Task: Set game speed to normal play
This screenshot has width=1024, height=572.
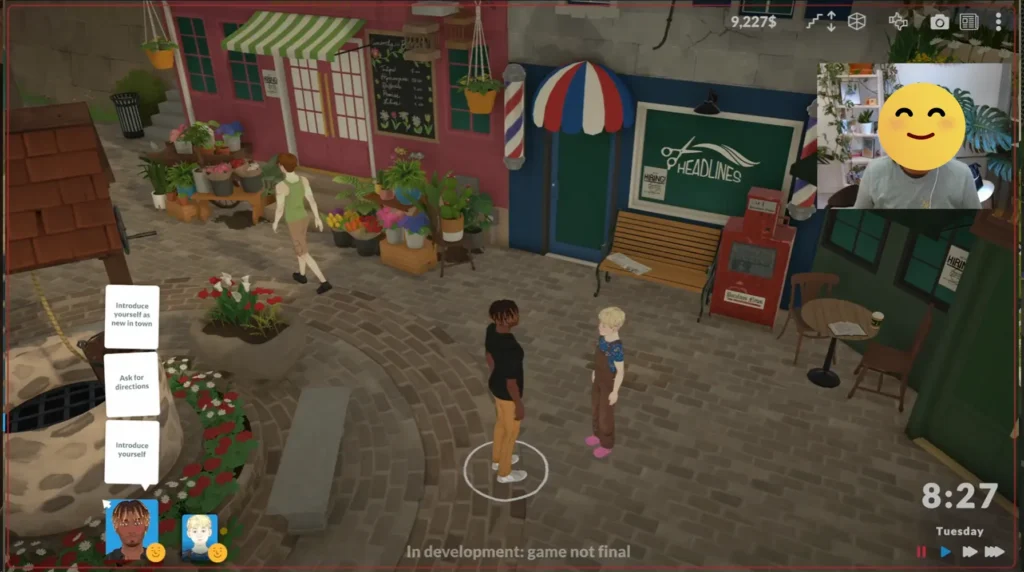Action: point(945,551)
